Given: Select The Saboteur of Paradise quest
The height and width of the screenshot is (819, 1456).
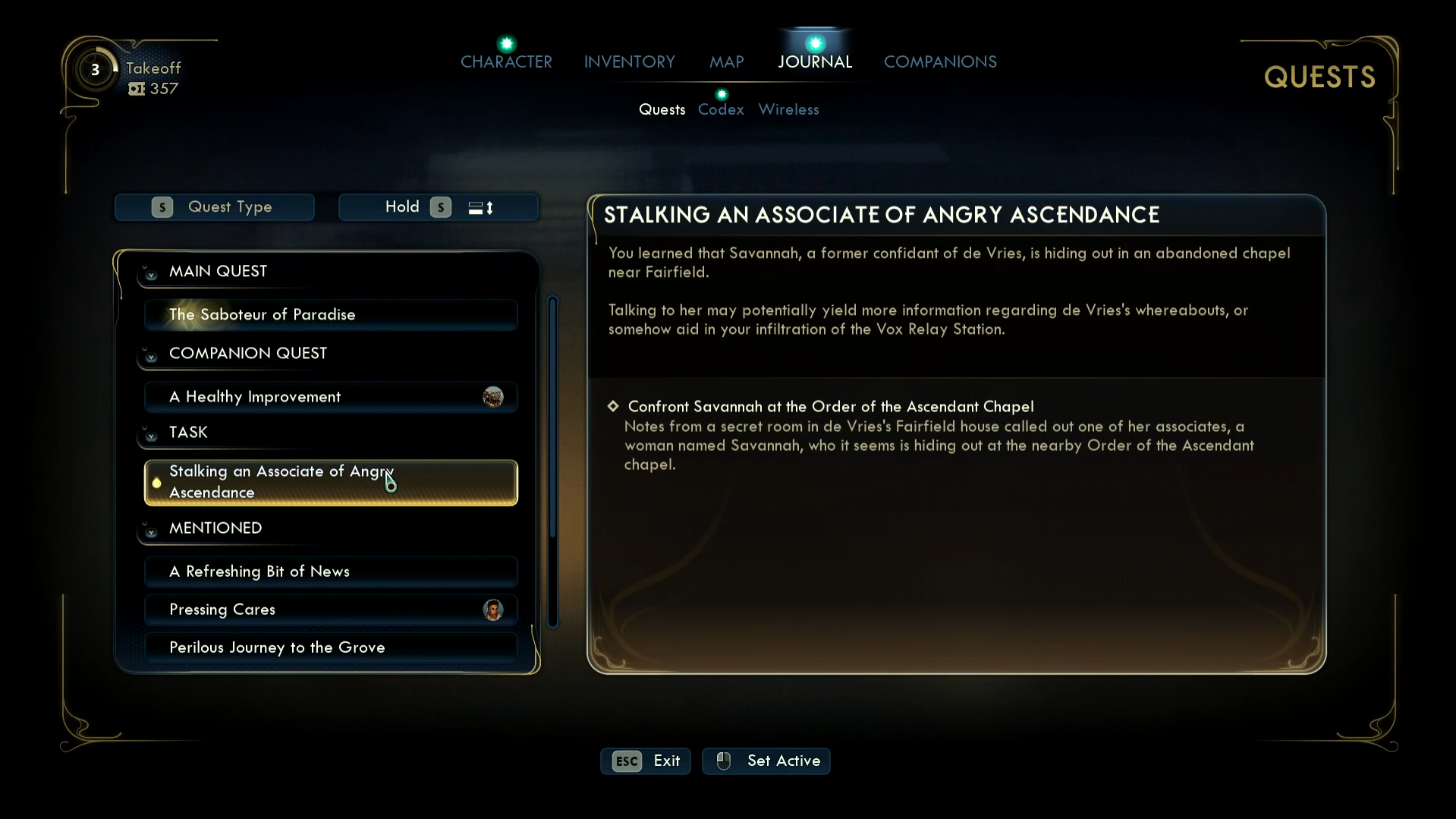Looking at the screenshot, I should (x=331, y=314).
